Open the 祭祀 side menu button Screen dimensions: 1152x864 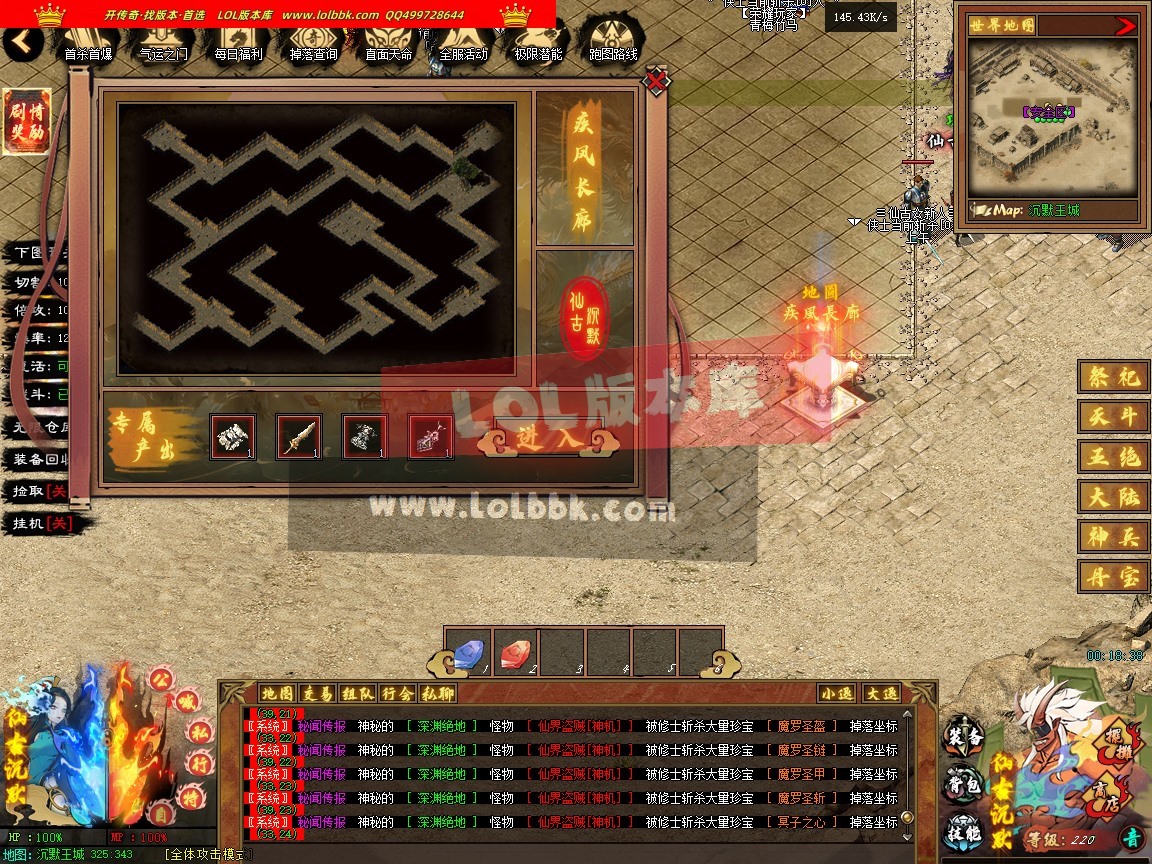[x=1114, y=377]
